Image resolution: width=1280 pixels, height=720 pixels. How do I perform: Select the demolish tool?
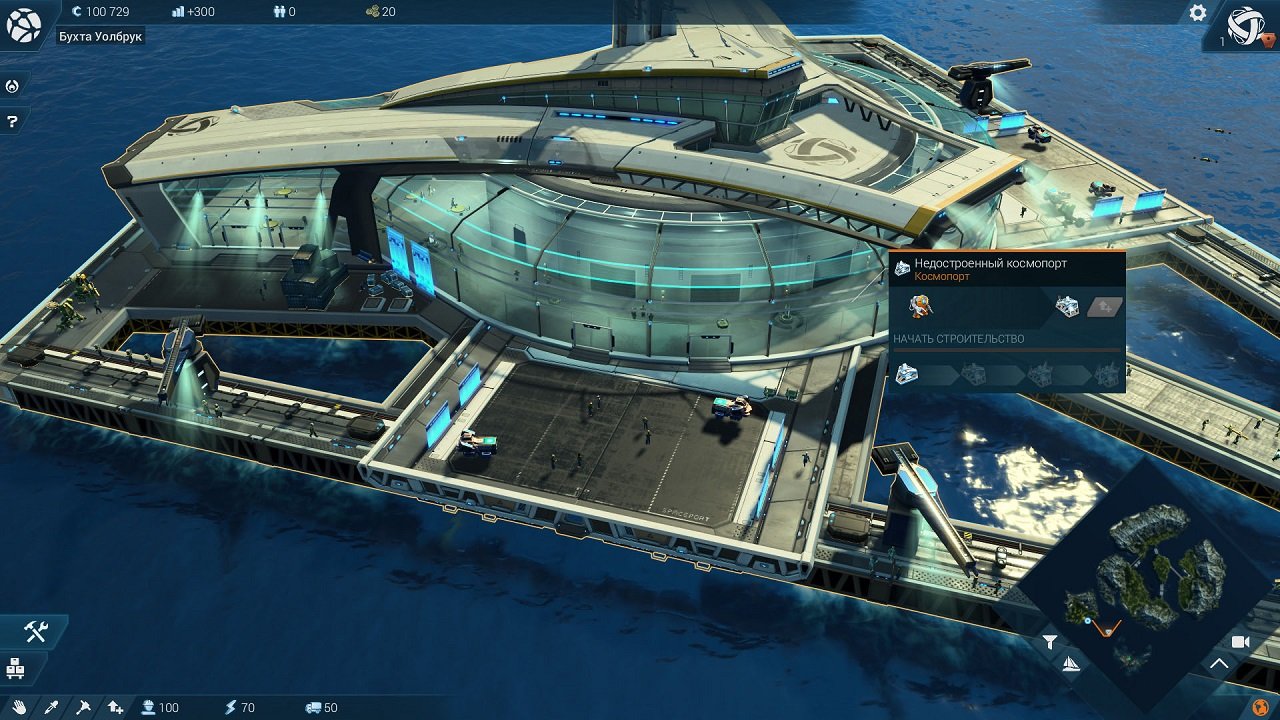pos(83,707)
